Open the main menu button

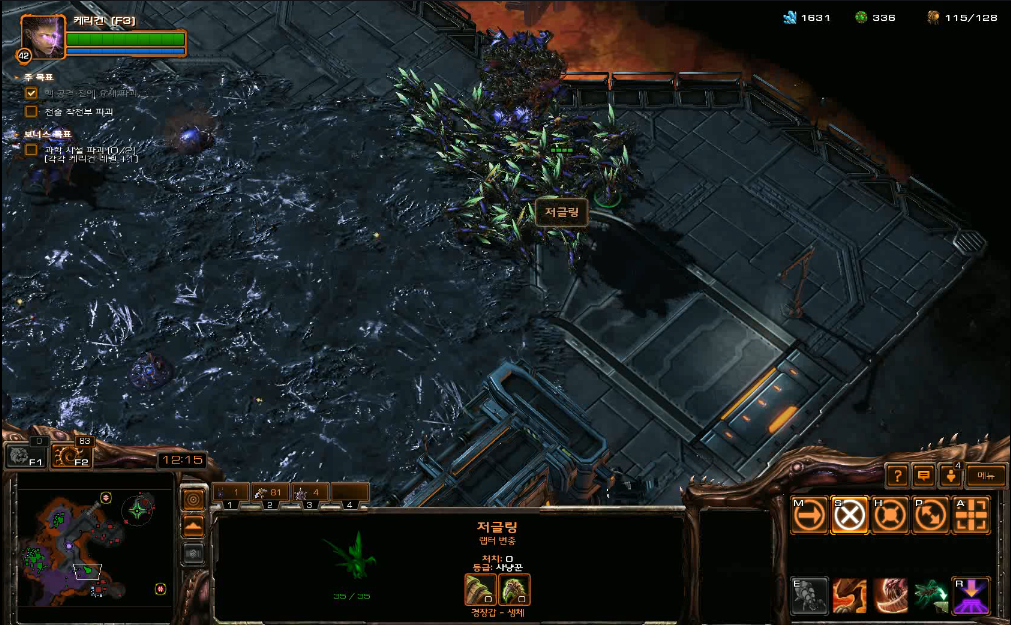pos(986,476)
